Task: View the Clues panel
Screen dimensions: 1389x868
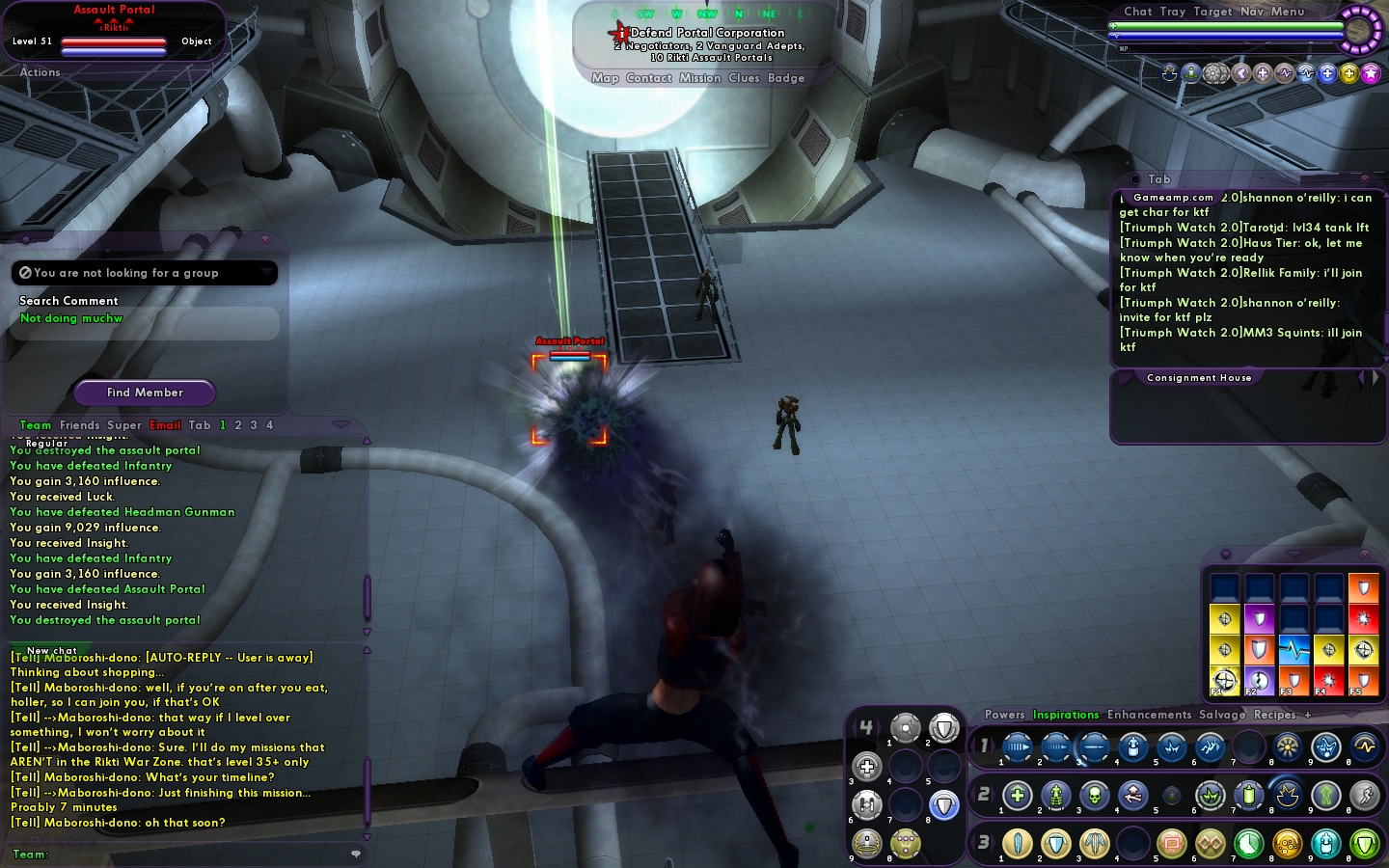Action: (744, 78)
